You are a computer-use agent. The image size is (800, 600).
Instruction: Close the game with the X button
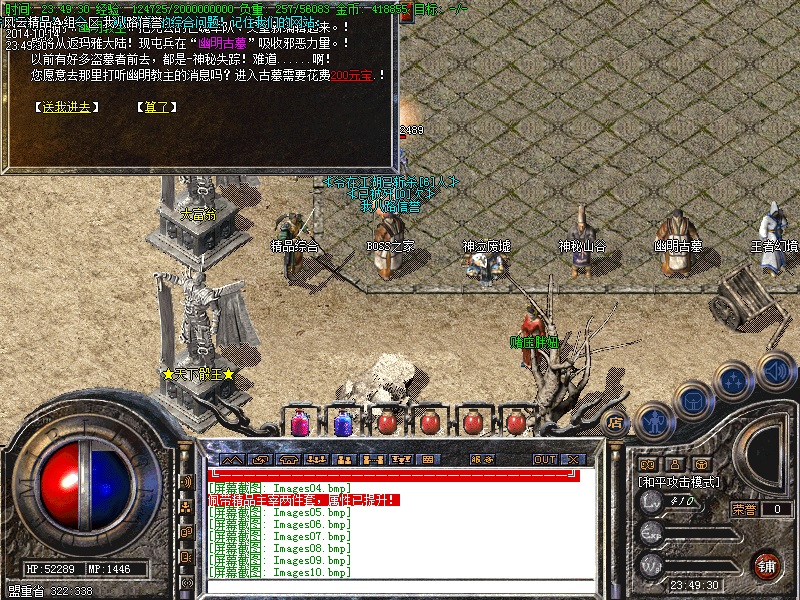572,459
